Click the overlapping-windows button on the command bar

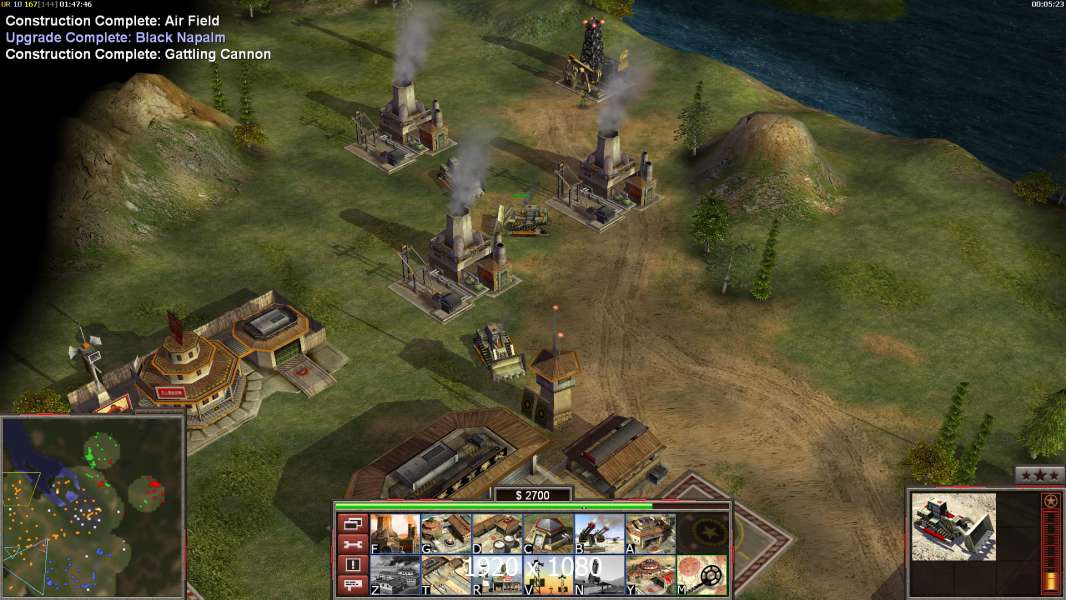[351, 523]
